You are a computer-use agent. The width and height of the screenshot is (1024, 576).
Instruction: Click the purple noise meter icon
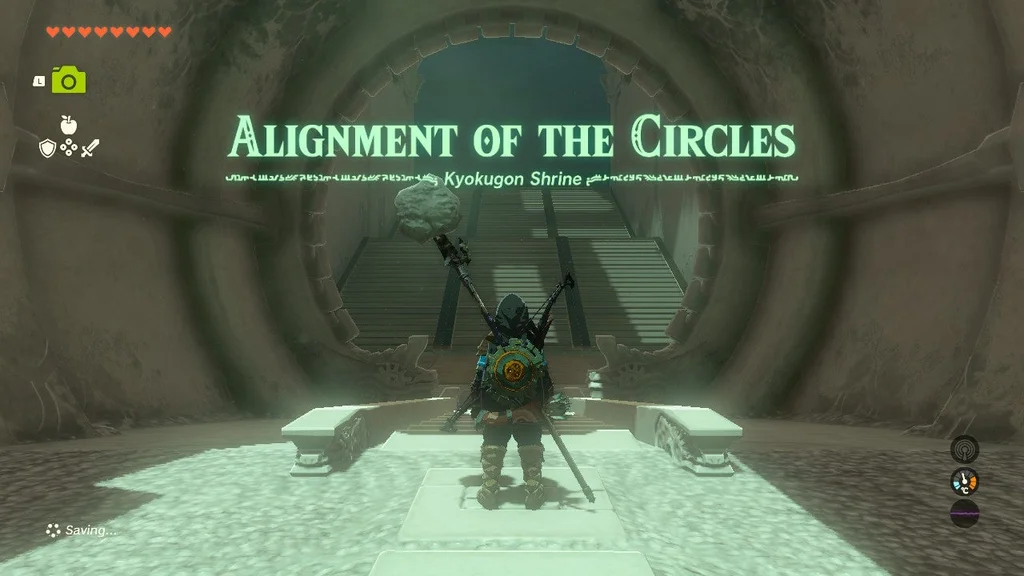click(x=964, y=514)
